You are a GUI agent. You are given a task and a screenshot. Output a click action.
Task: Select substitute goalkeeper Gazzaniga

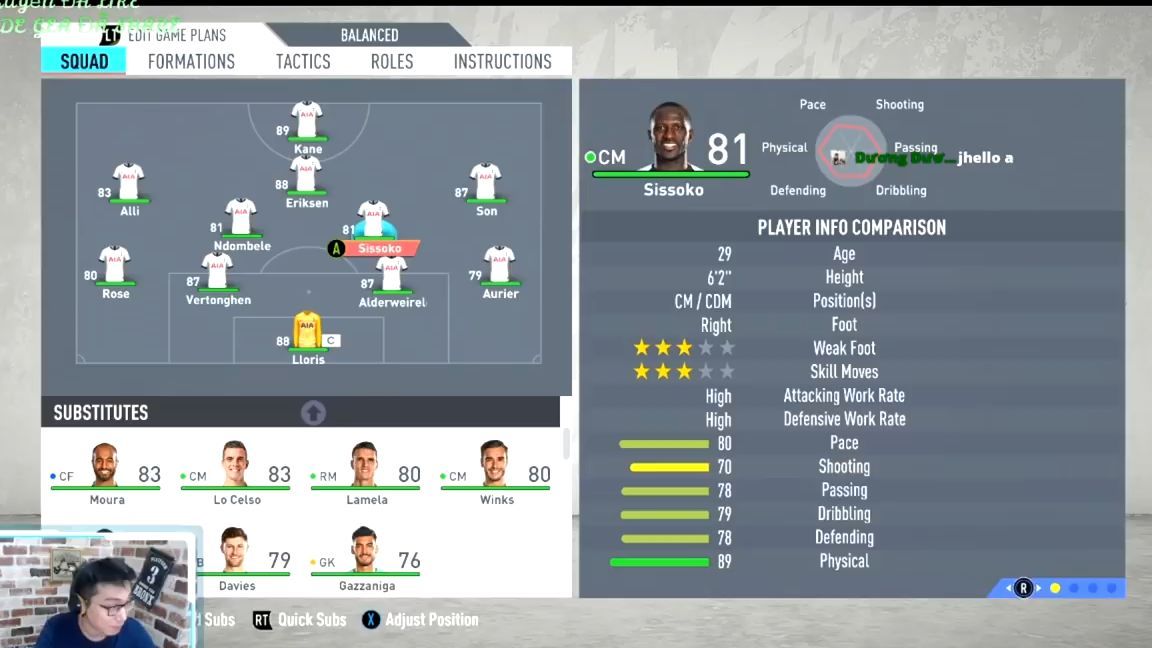(366, 558)
